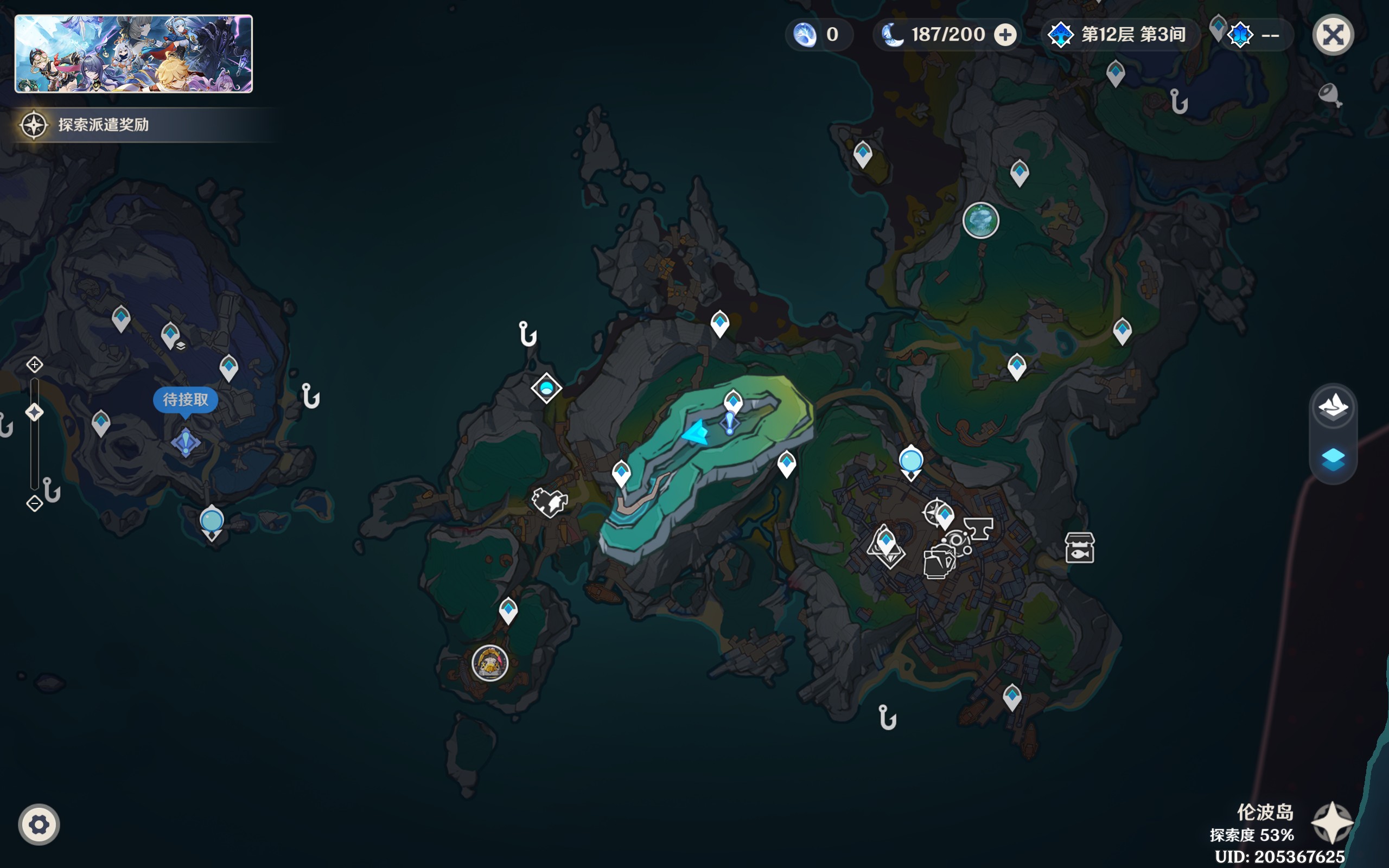1389x868 pixels.
Task: Close the map with the X button
Action: pyautogui.click(x=1333, y=35)
